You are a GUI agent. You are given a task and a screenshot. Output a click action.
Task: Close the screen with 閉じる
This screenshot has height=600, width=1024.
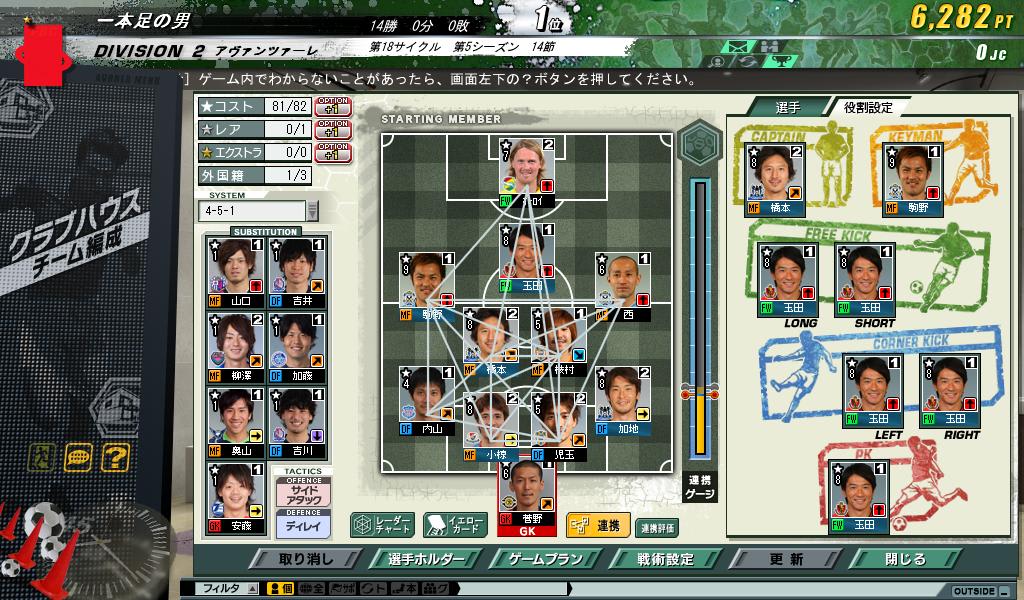(906, 559)
